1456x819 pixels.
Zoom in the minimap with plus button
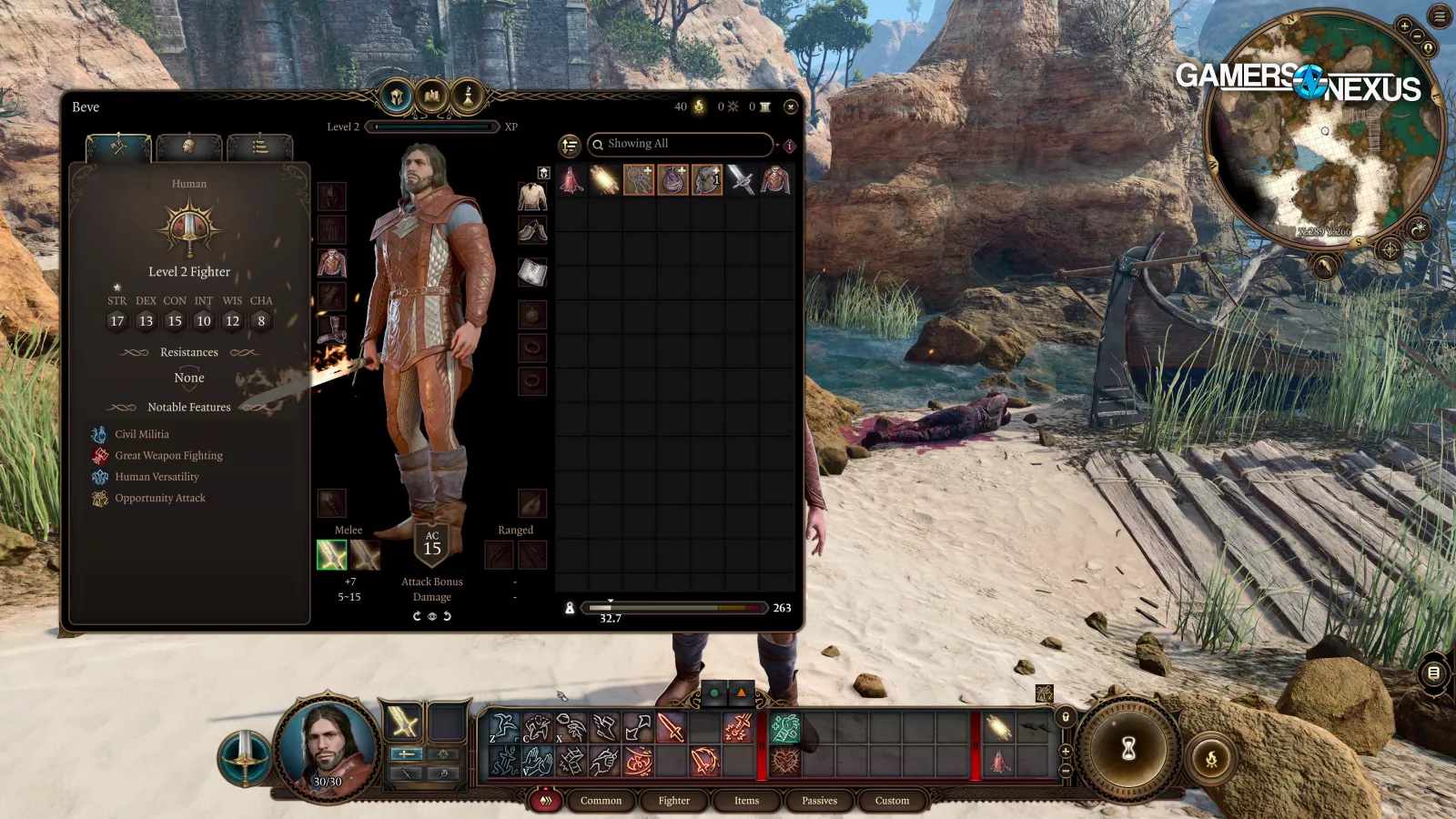click(x=1405, y=26)
